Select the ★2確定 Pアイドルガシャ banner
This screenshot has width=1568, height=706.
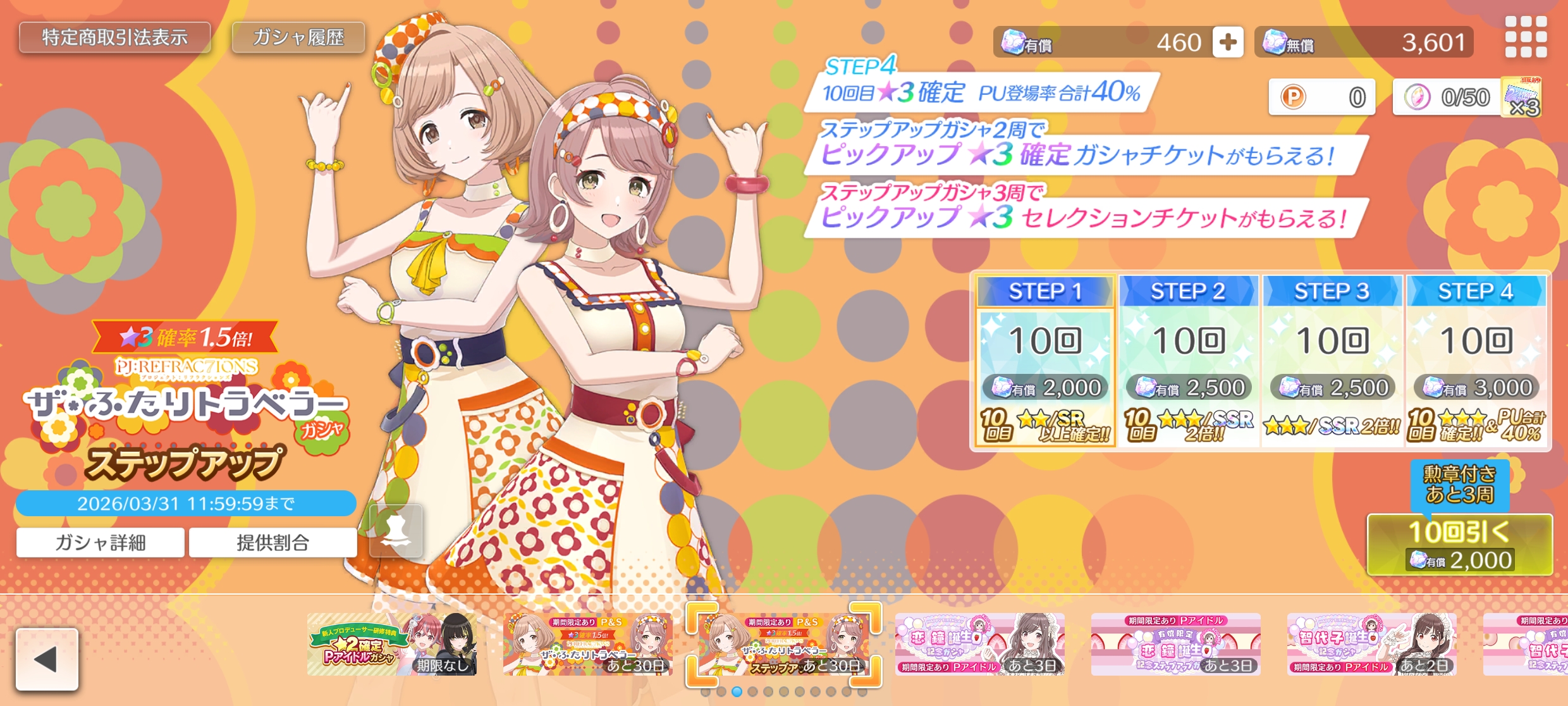392,644
